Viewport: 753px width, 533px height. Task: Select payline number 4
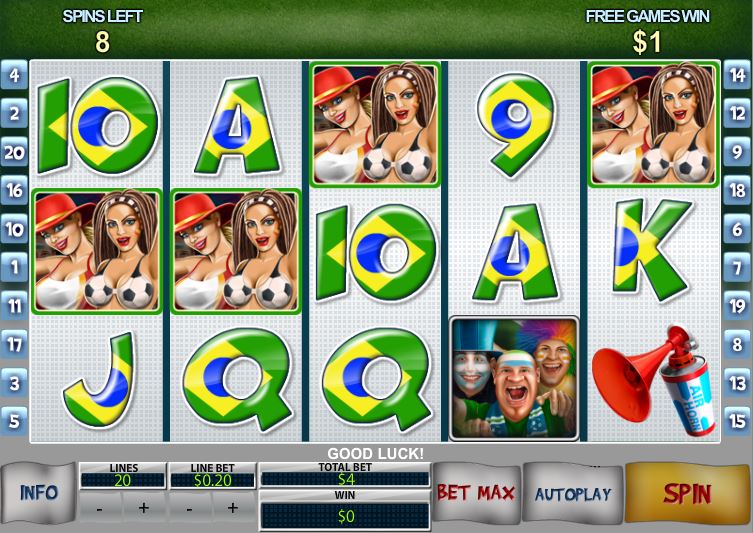14,75
